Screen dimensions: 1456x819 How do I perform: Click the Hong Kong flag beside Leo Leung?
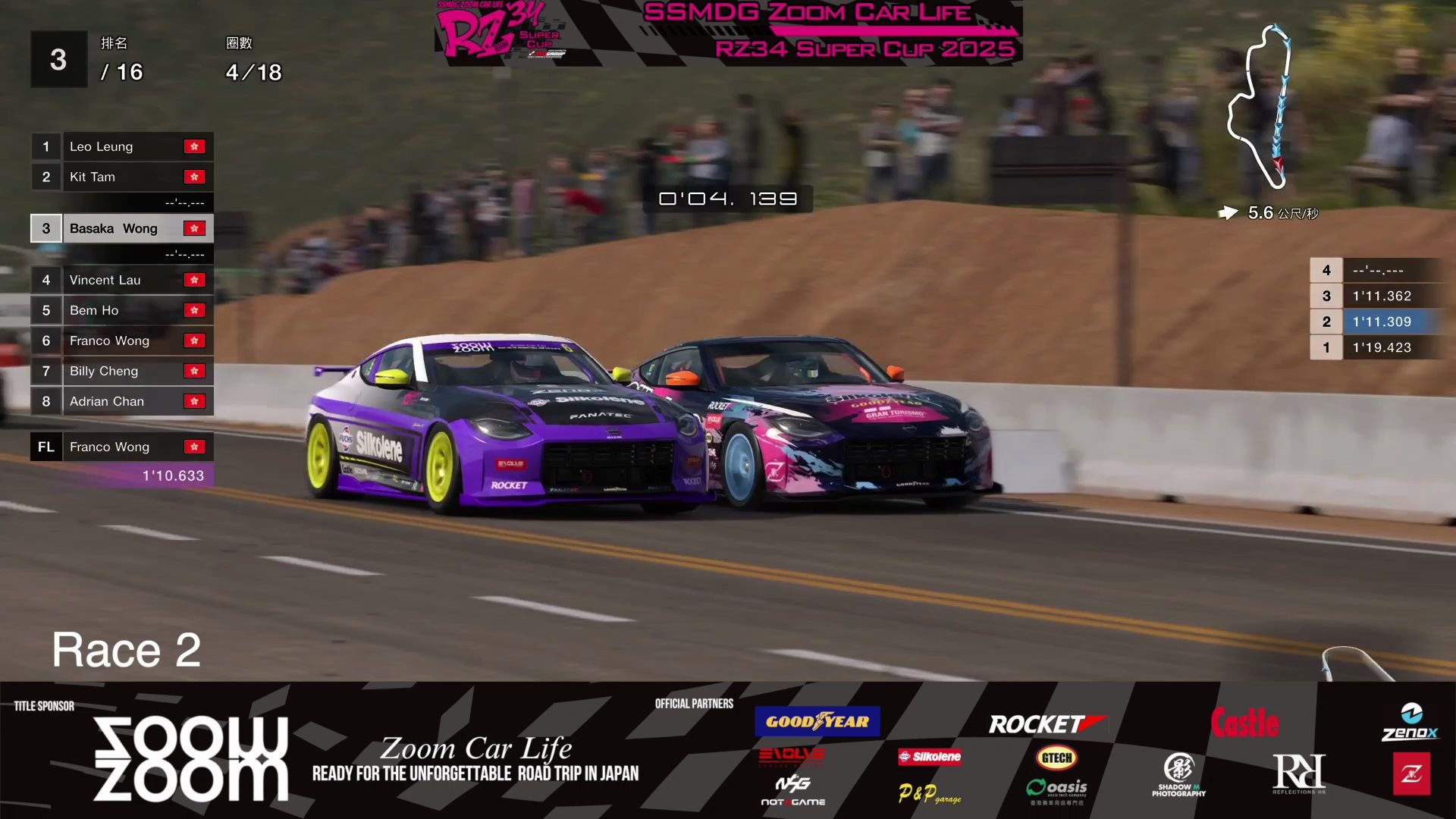(x=195, y=146)
